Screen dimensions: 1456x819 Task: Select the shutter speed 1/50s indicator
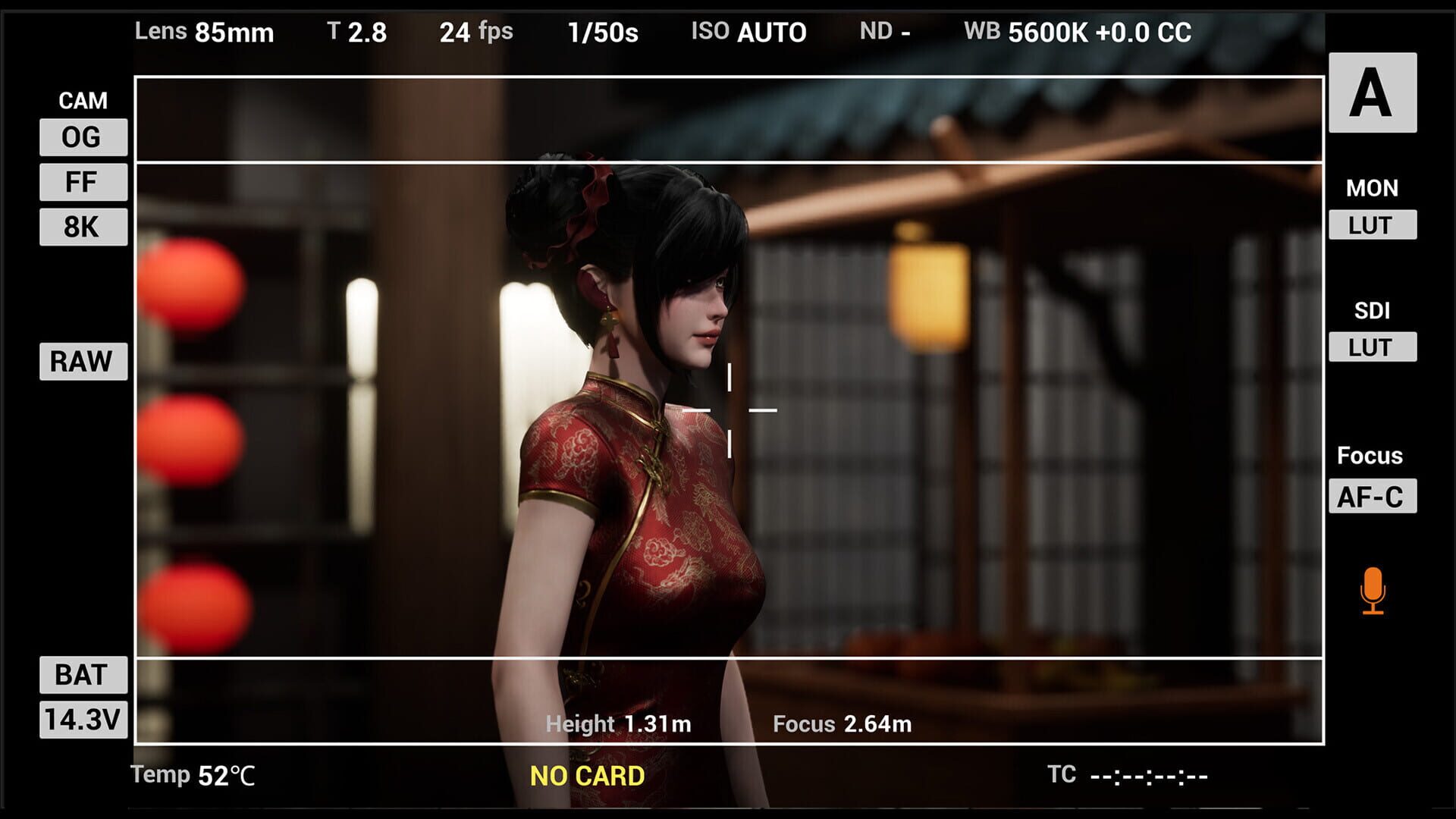point(602,33)
